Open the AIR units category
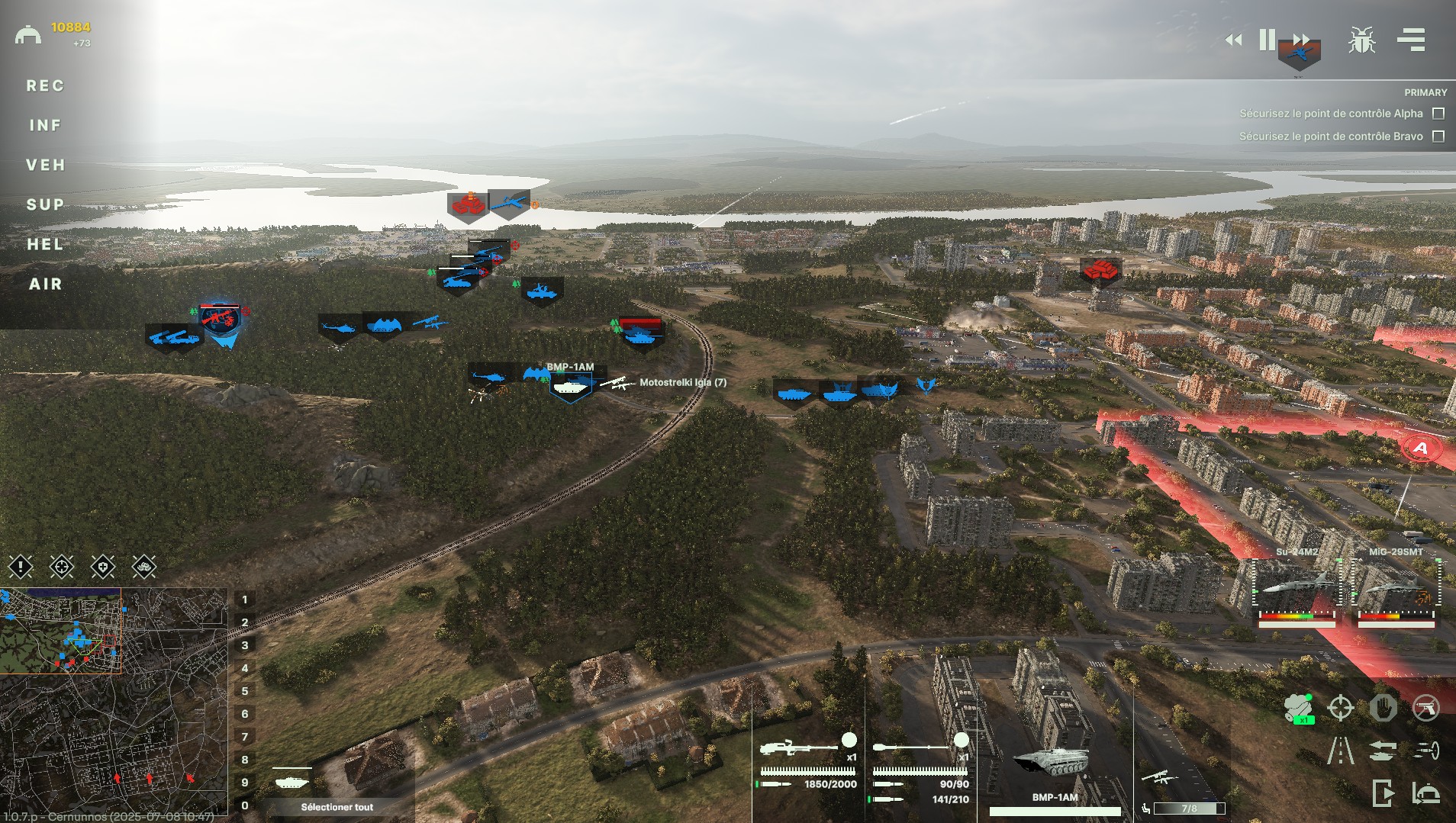Image resolution: width=1456 pixels, height=823 pixels. click(x=45, y=284)
